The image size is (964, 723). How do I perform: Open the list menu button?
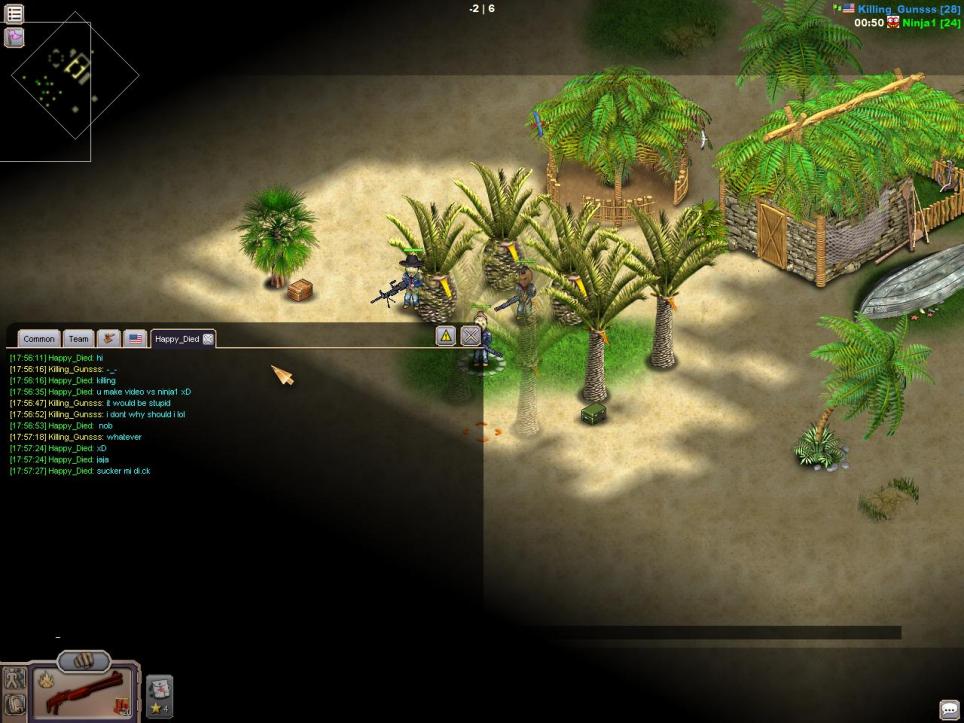(15, 14)
